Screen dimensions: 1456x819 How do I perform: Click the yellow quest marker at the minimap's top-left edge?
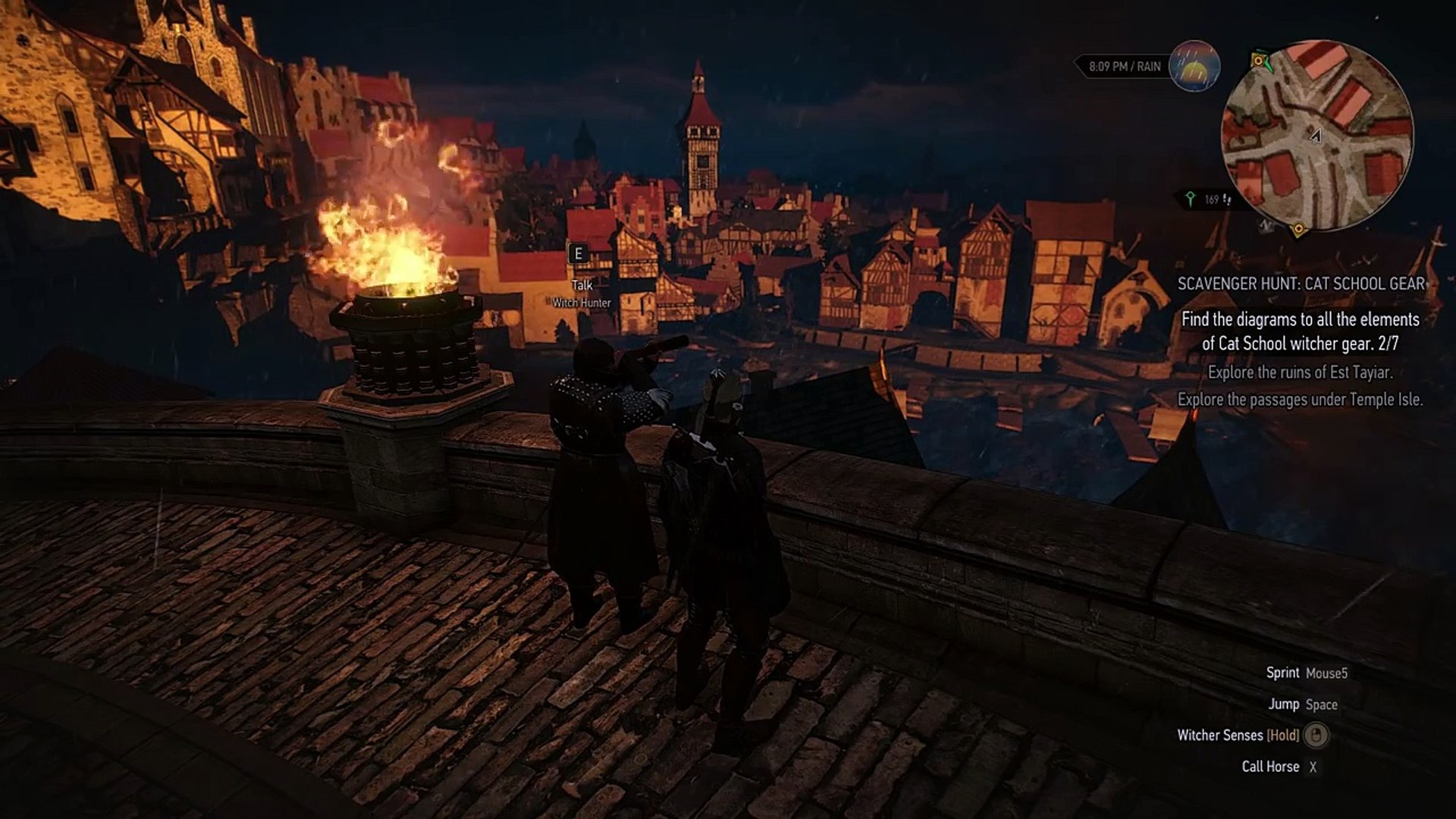click(1259, 60)
